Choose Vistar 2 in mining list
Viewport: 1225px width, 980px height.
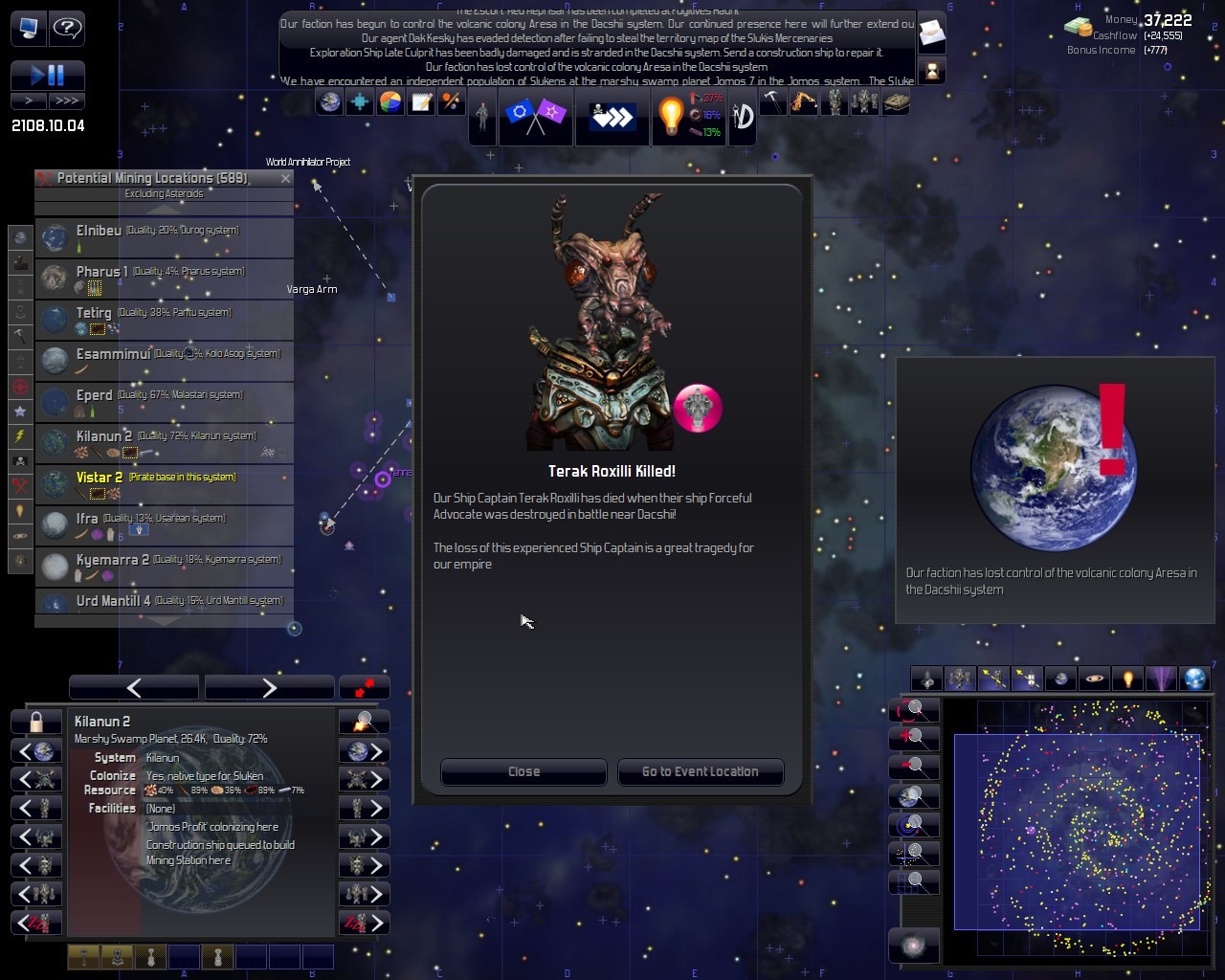pyautogui.click(x=164, y=484)
